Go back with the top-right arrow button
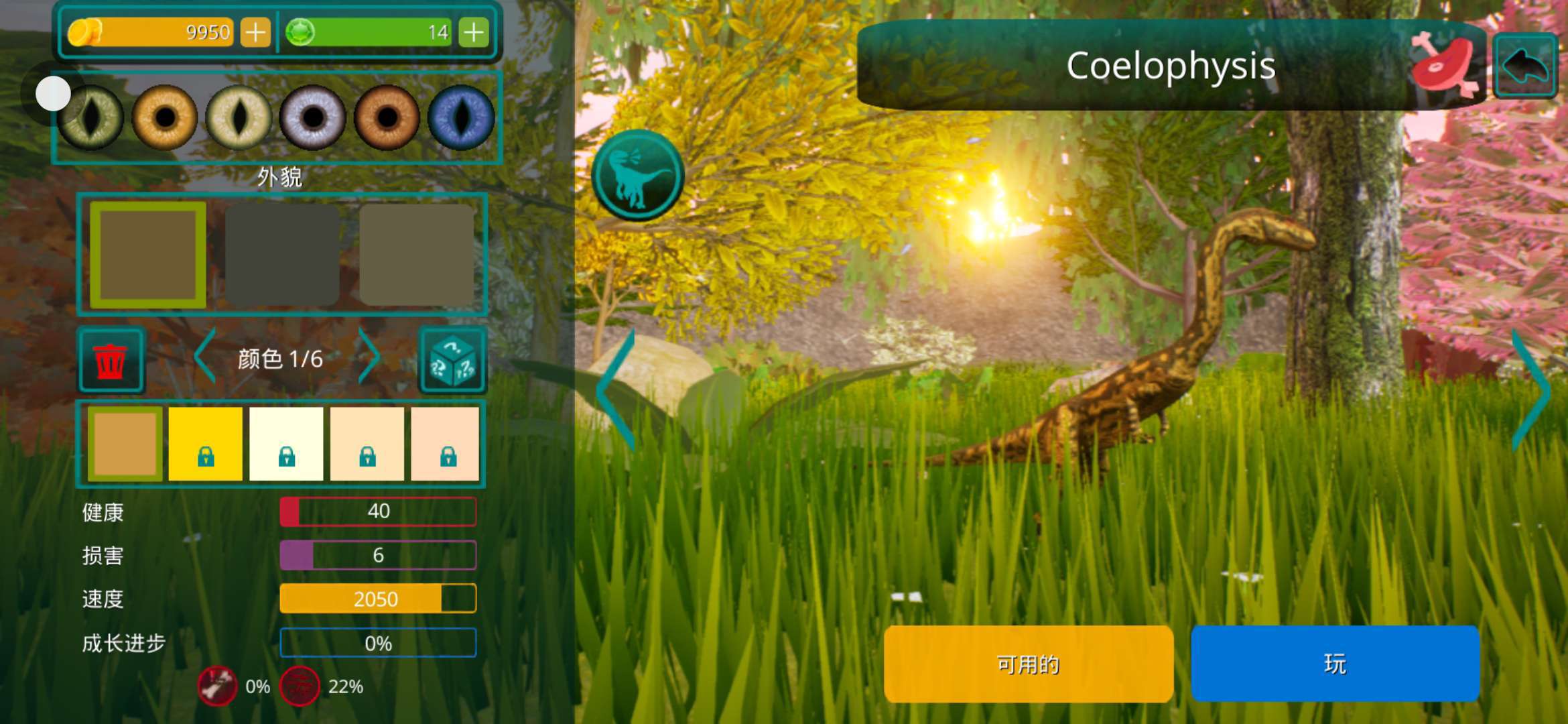This screenshot has height=724, width=1568. [x=1525, y=66]
